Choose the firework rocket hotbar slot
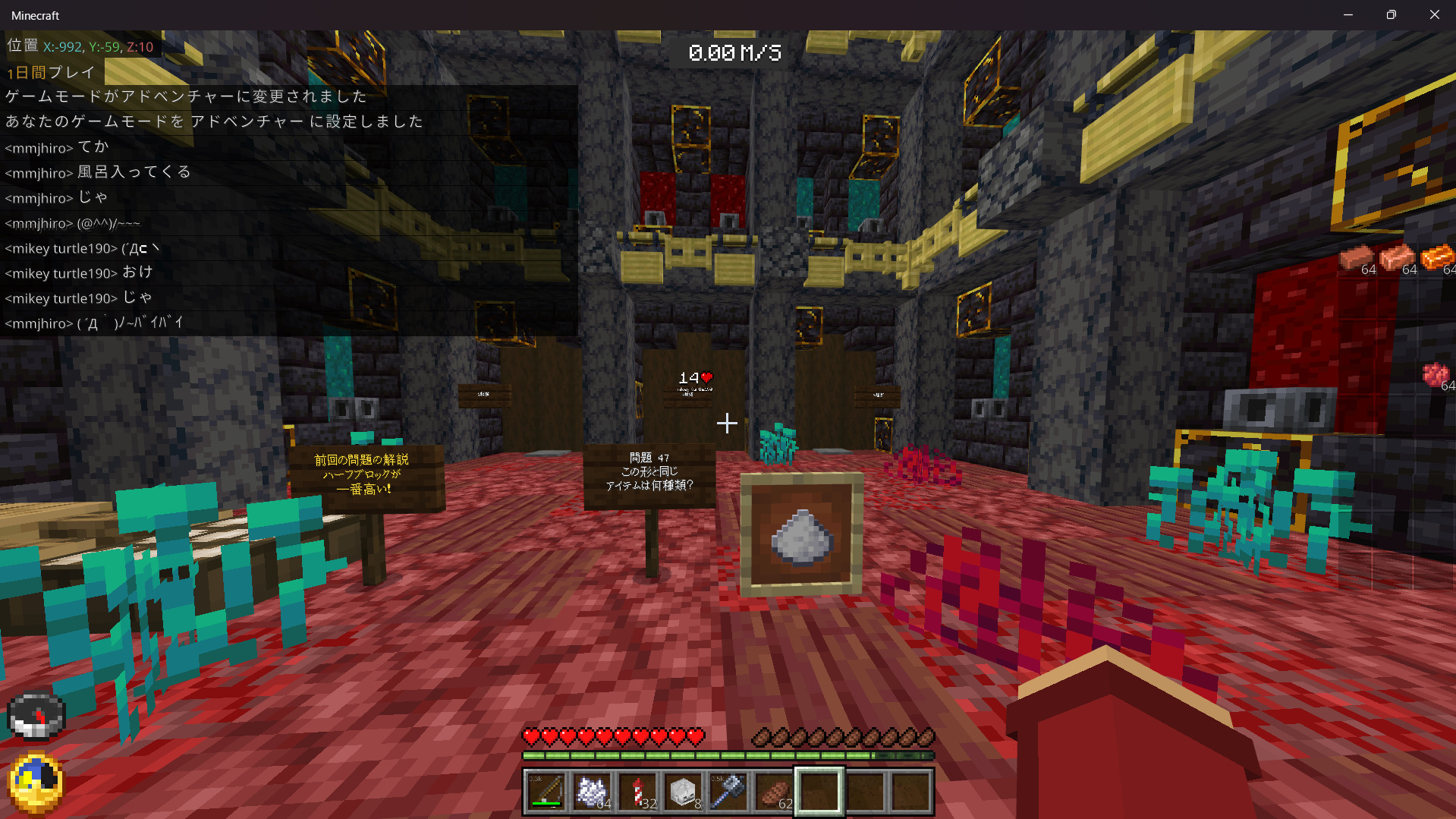The image size is (1456, 819). [x=637, y=792]
